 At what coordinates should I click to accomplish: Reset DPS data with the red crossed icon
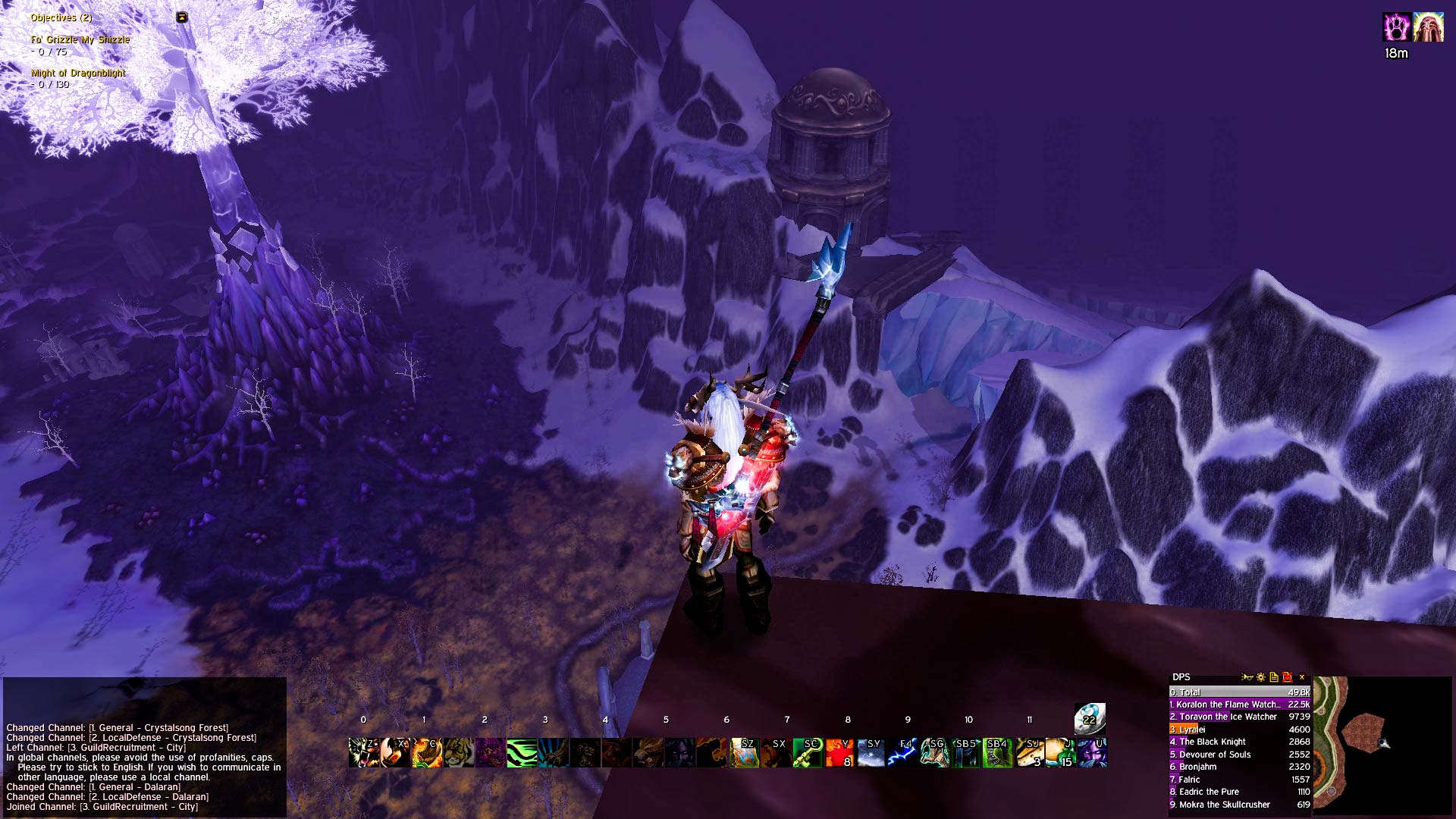(1287, 677)
